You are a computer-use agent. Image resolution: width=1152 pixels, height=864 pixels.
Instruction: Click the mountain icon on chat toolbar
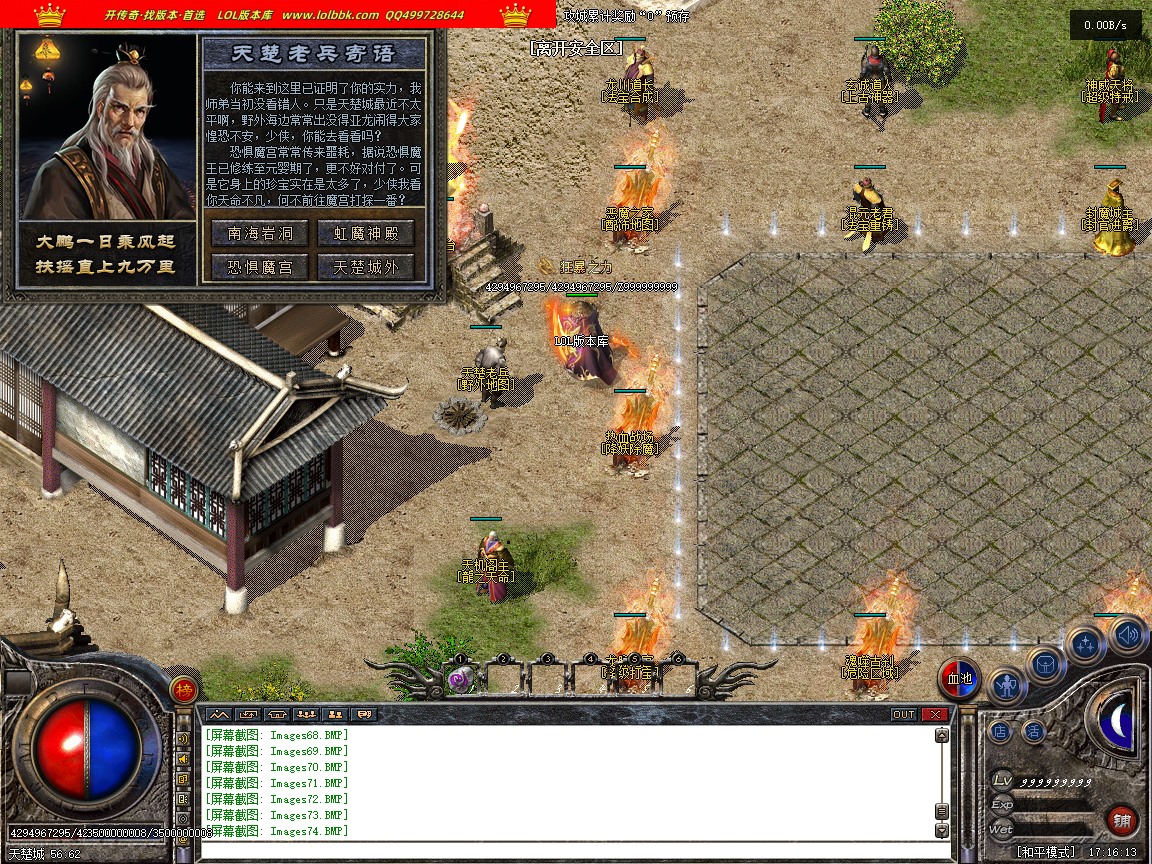click(x=218, y=714)
